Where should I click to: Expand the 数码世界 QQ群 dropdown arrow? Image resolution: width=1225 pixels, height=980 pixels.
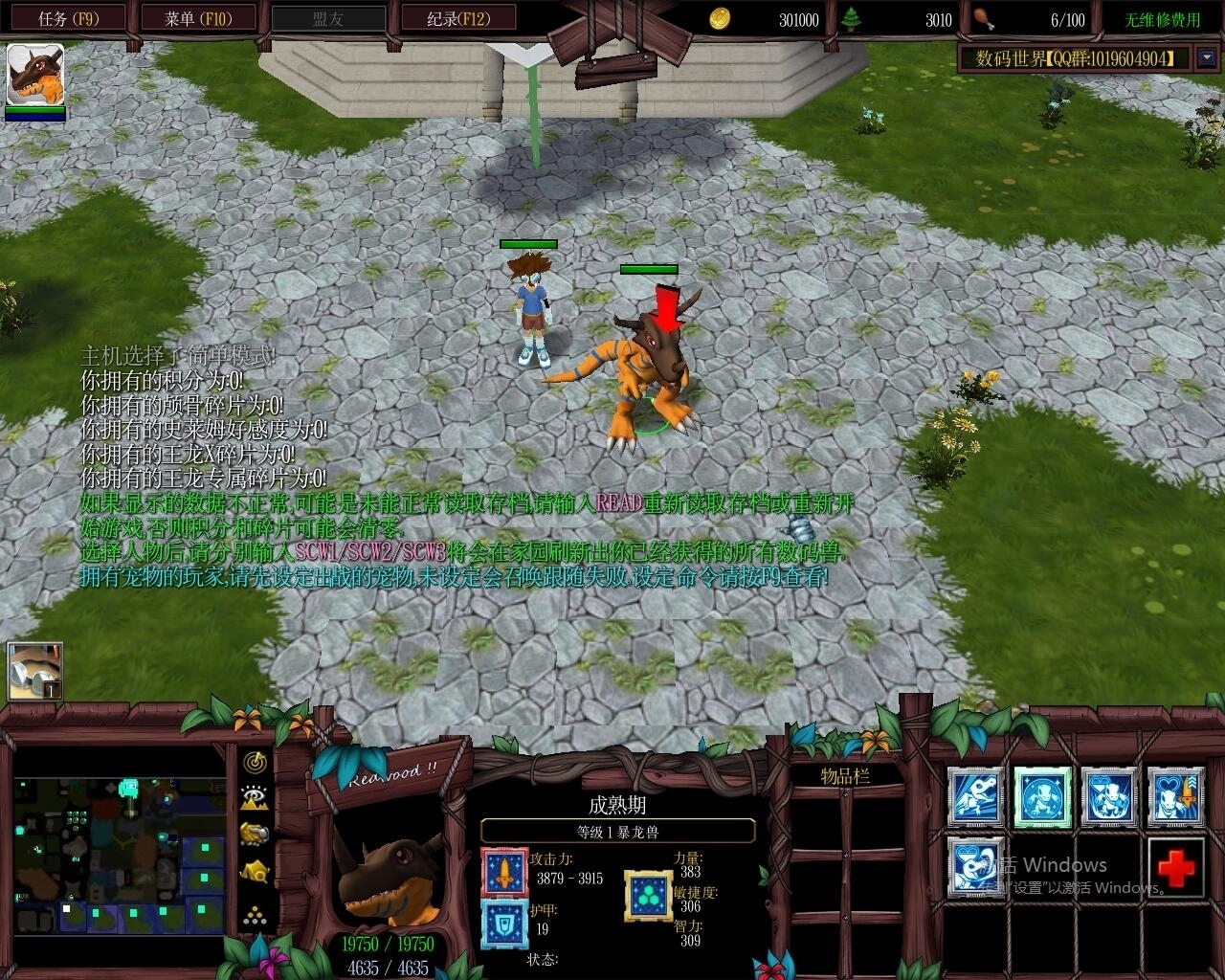pos(1206,57)
